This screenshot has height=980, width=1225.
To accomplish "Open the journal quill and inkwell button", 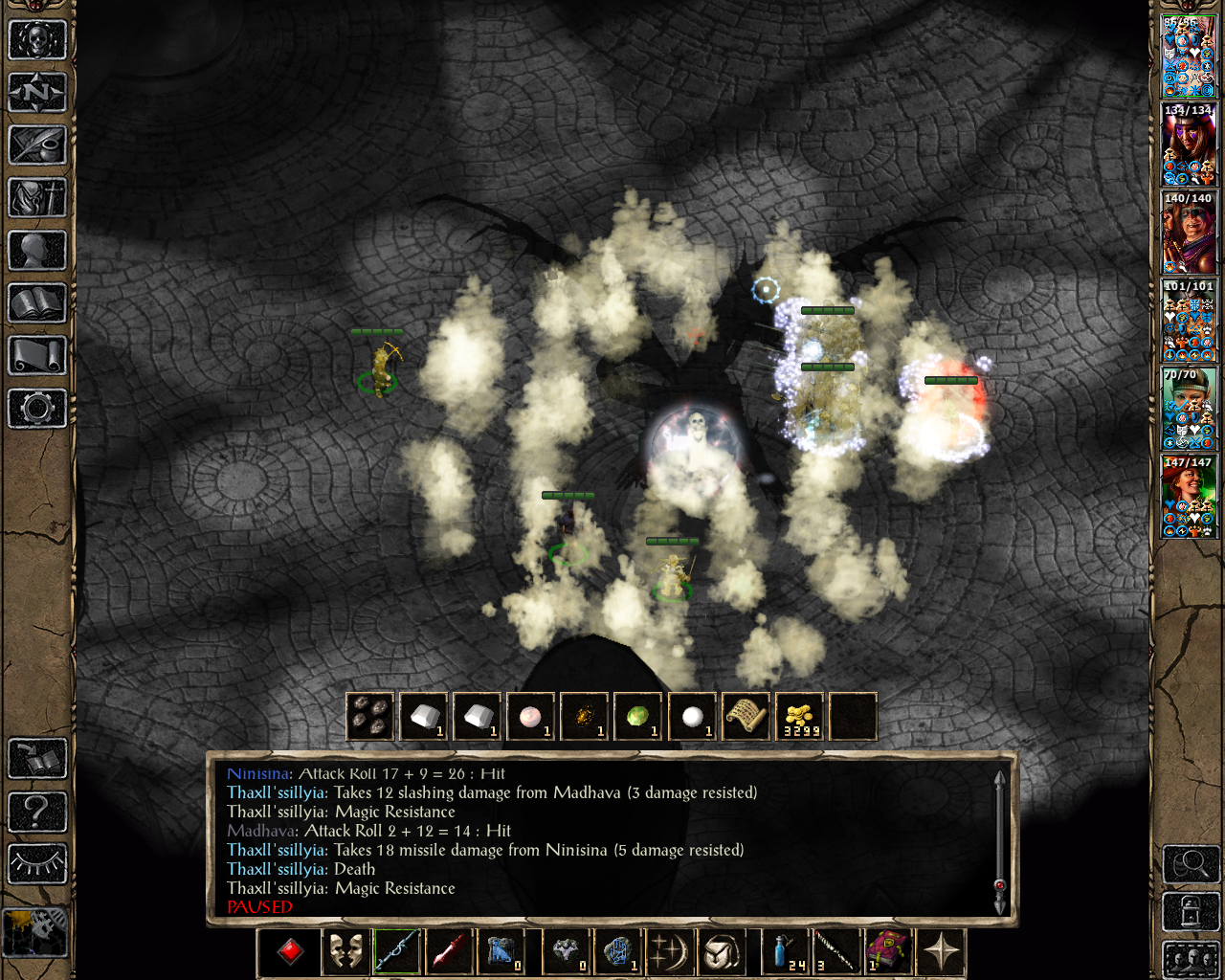I will (37, 145).
